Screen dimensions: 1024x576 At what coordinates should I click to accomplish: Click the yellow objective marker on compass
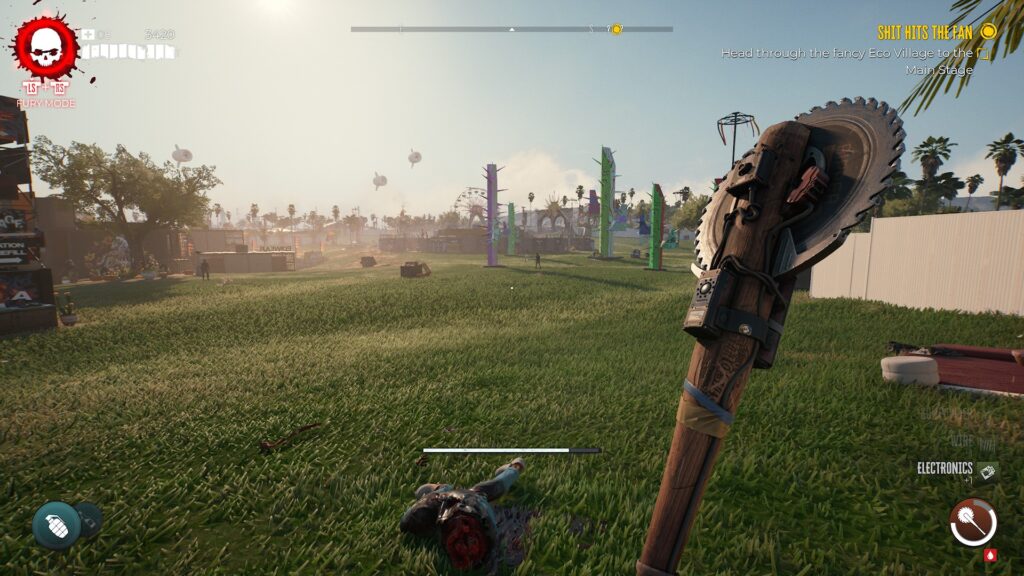[x=616, y=29]
